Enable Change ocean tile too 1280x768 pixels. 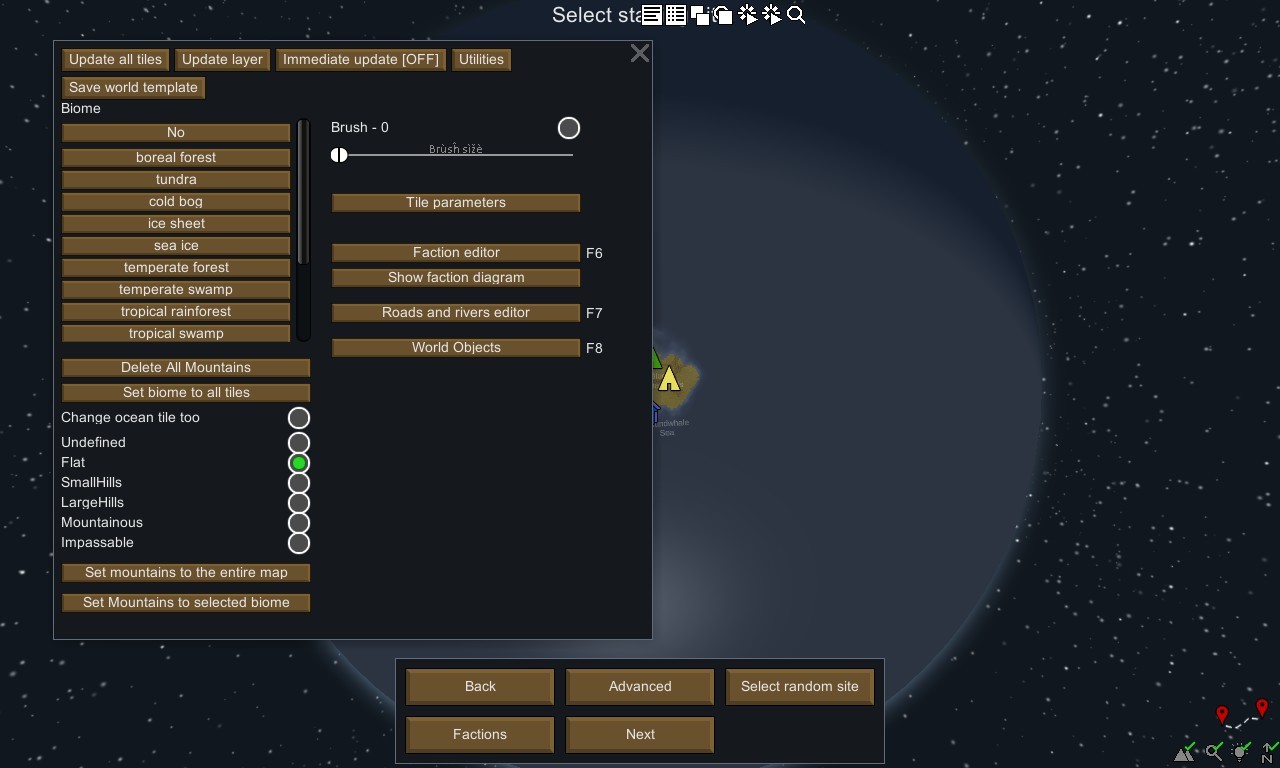pos(298,418)
